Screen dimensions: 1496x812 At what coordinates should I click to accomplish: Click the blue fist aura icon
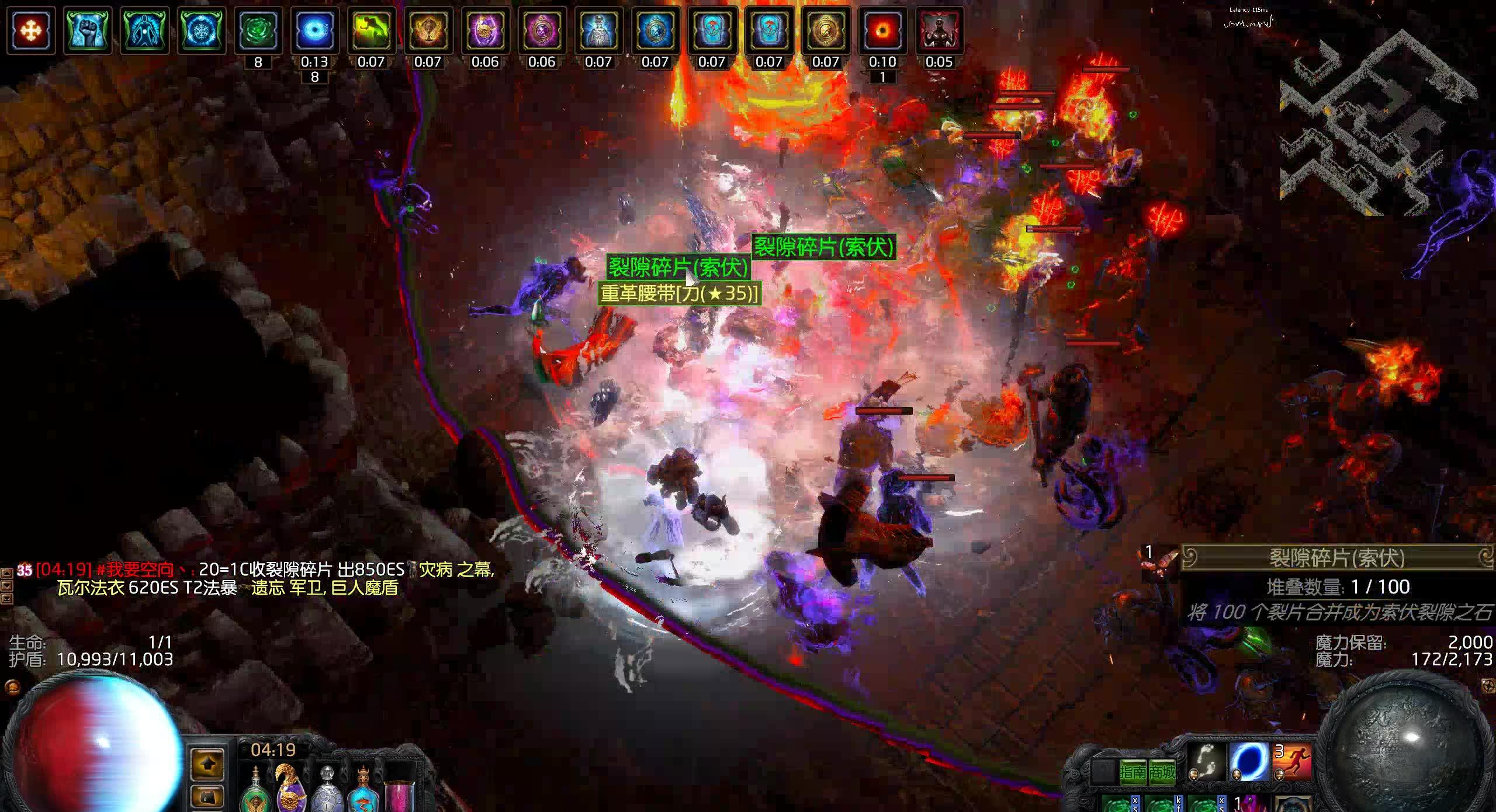tap(87, 30)
